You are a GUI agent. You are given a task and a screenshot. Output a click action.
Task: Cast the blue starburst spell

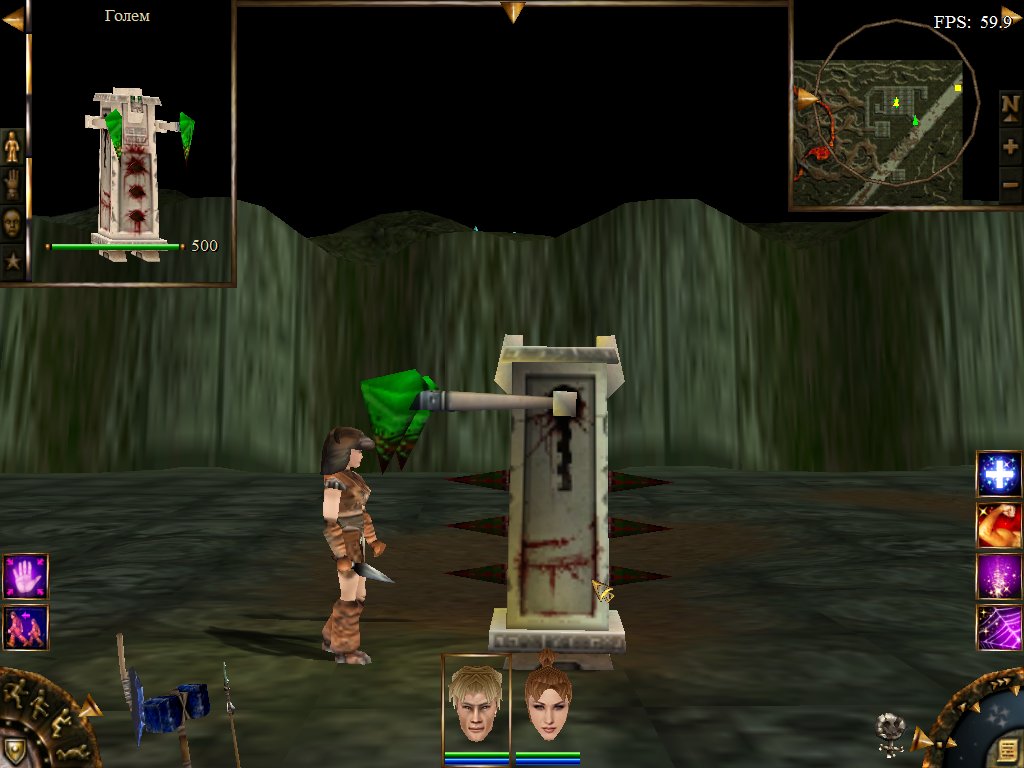(x=998, y=474)
